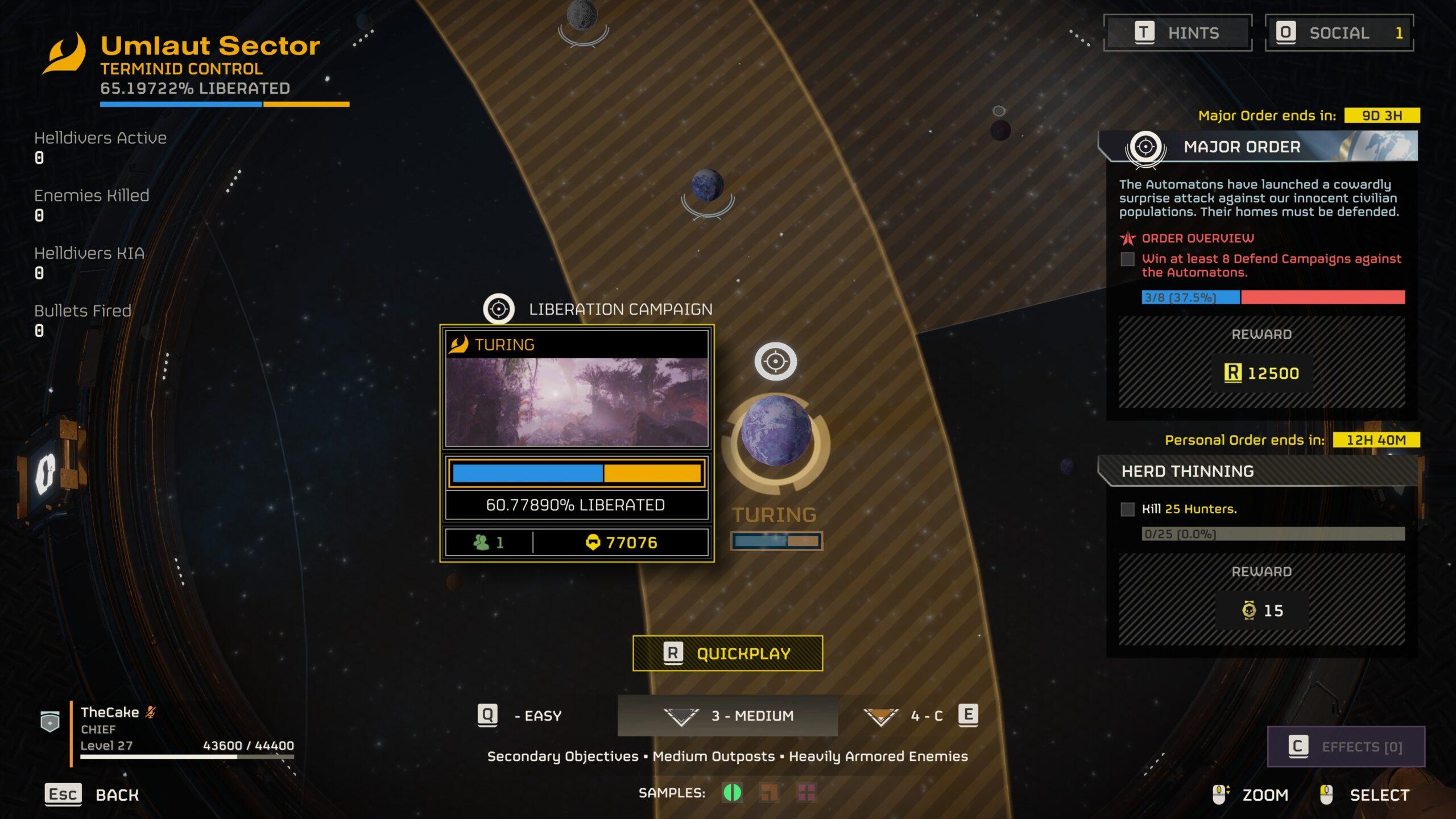Select the grey planet at top of map
This screenshot has width=1456, height=819.
tap(582, 14)
